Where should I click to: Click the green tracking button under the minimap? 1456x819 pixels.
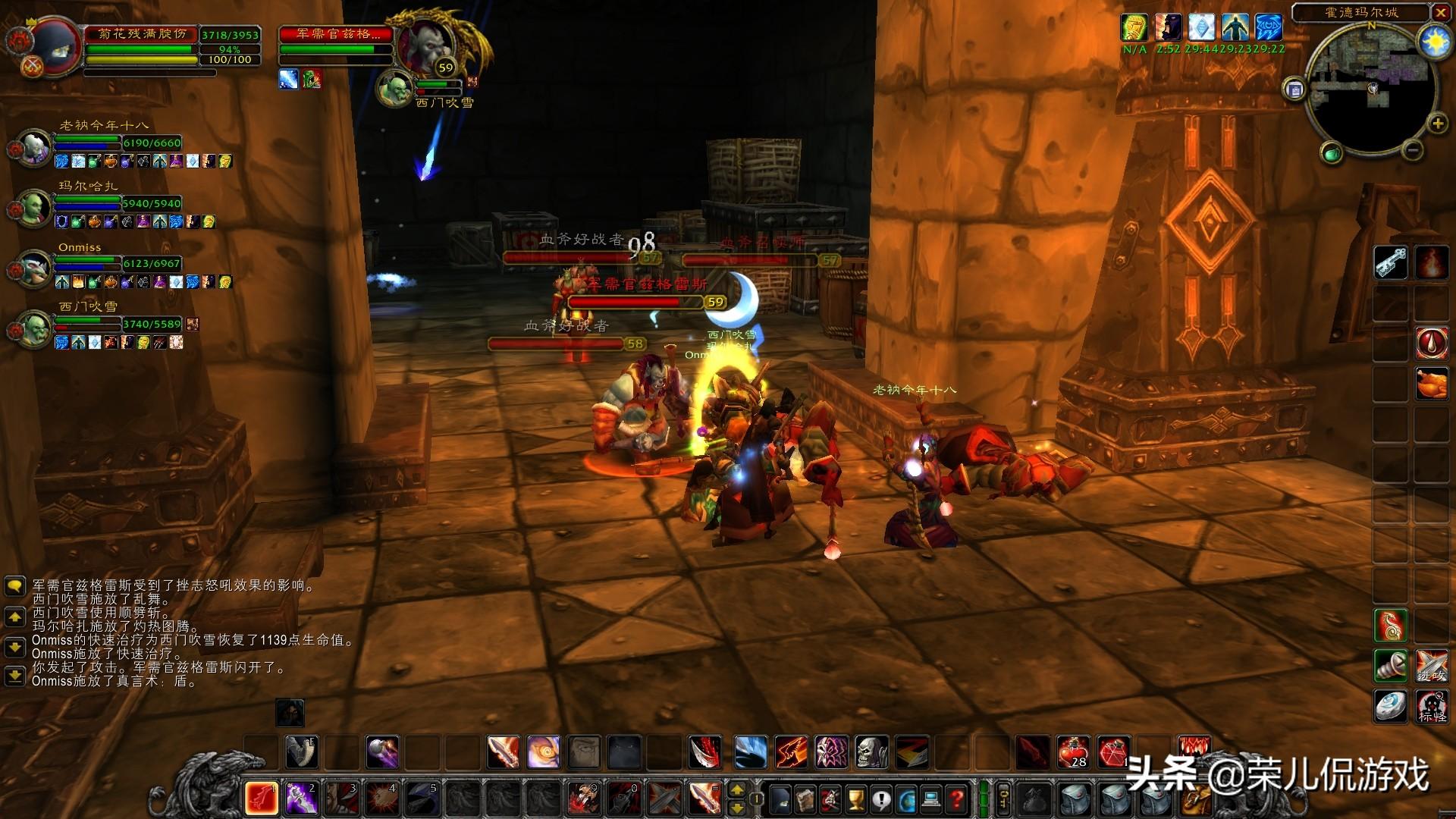tap(1332, 154)
